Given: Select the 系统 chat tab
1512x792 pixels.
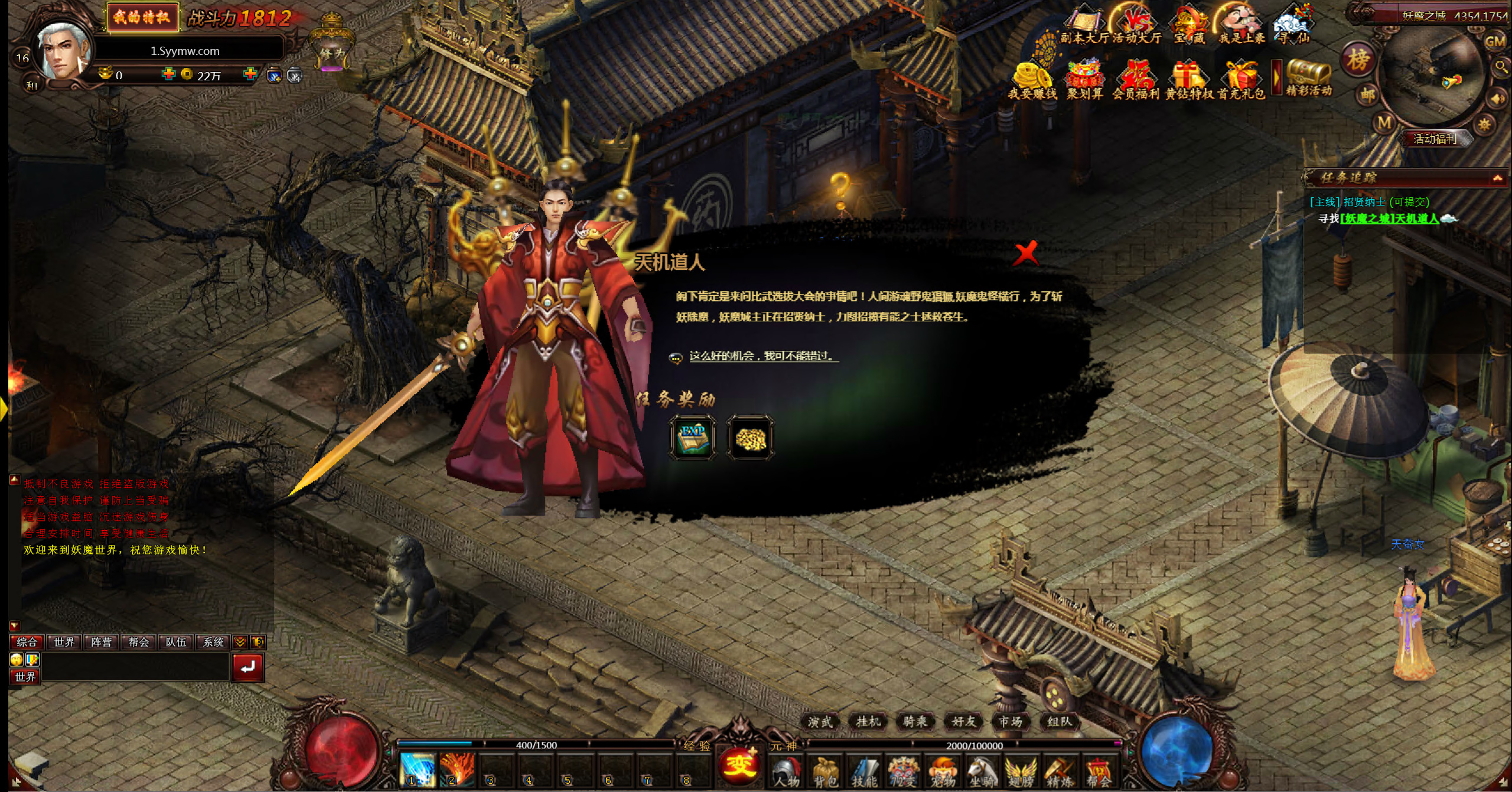Looking at the screenshot, I should [214, 642].
